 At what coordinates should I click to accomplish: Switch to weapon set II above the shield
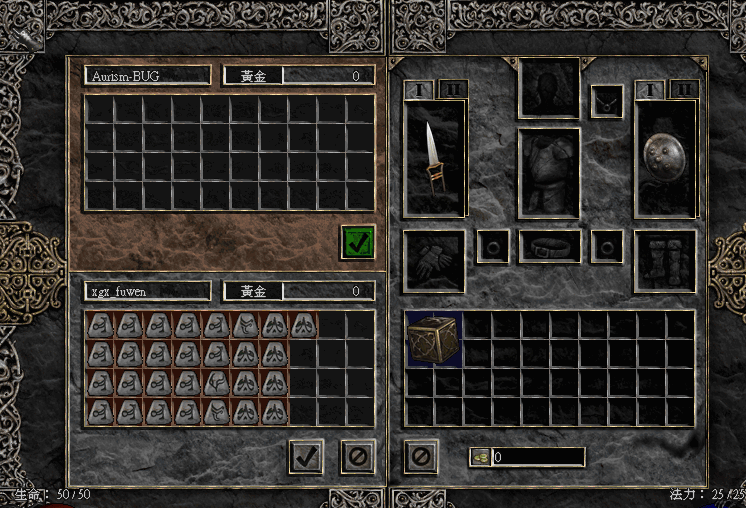click(x=684, y=89)
